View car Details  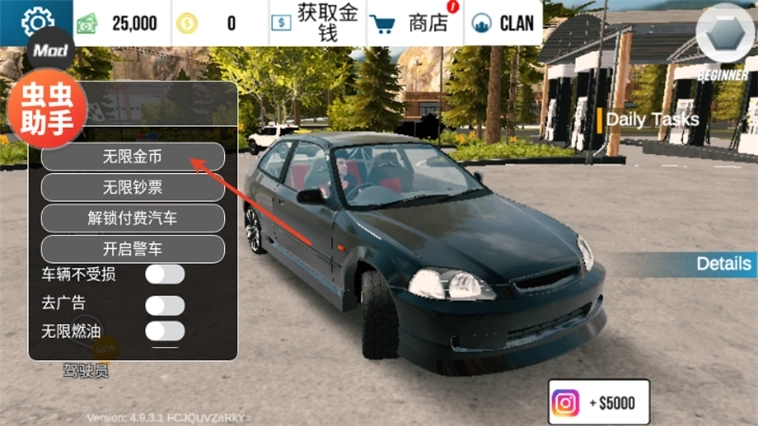coord(723,264)
